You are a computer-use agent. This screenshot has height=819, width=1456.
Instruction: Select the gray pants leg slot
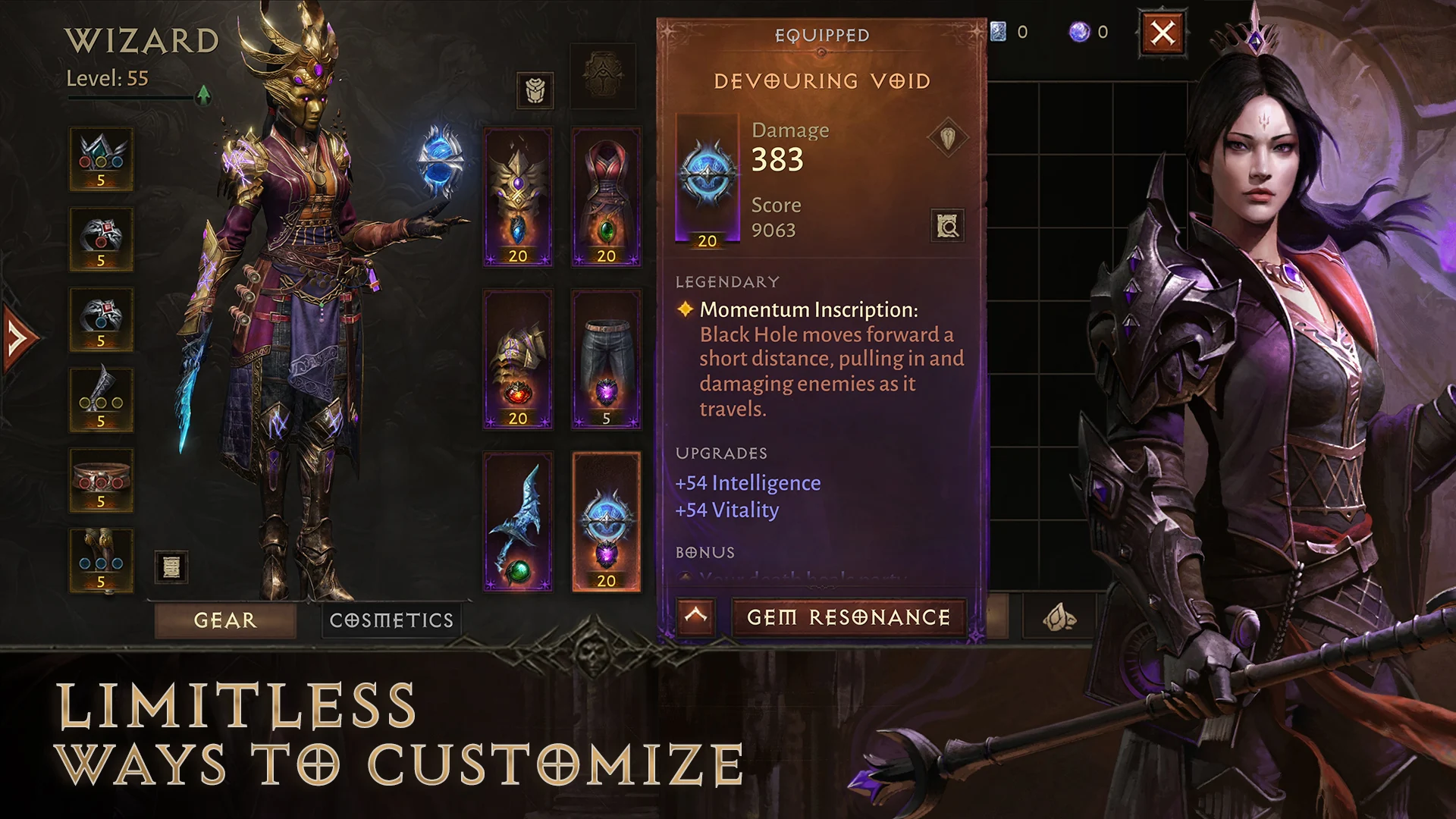click(x=606, y=359)
